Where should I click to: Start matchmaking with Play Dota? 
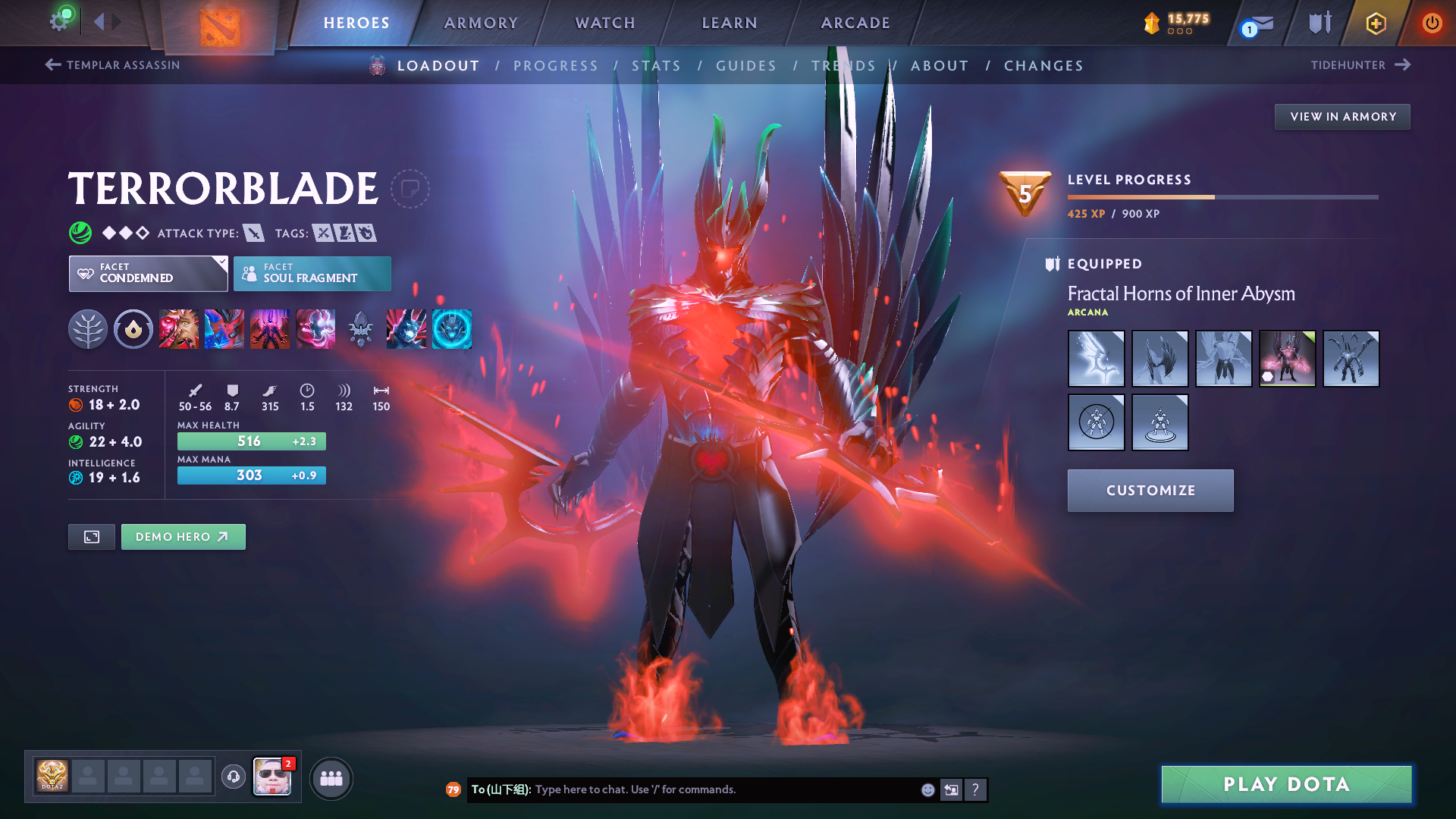click(x=1286, y=784)
